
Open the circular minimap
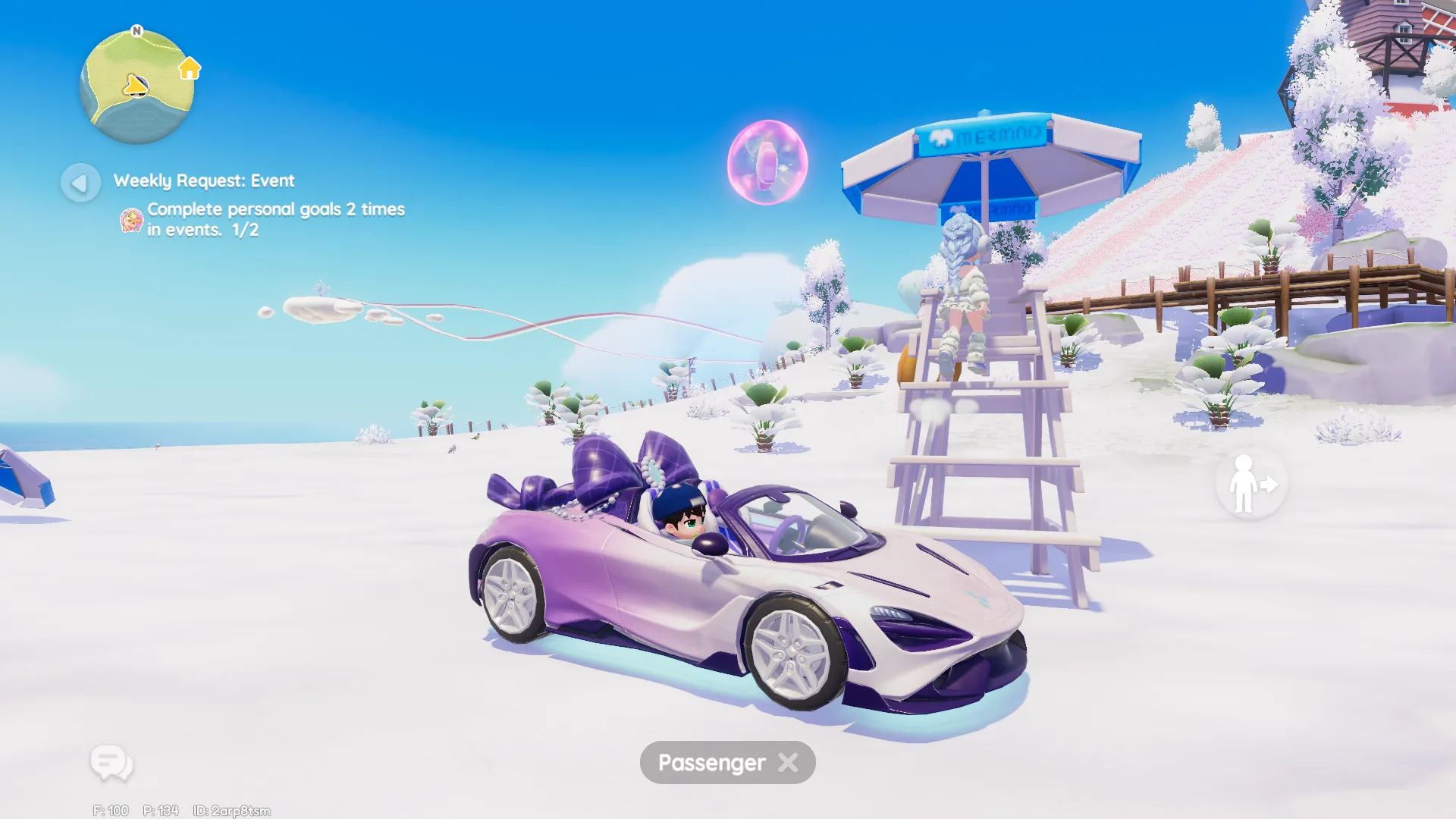coord(136,87)
